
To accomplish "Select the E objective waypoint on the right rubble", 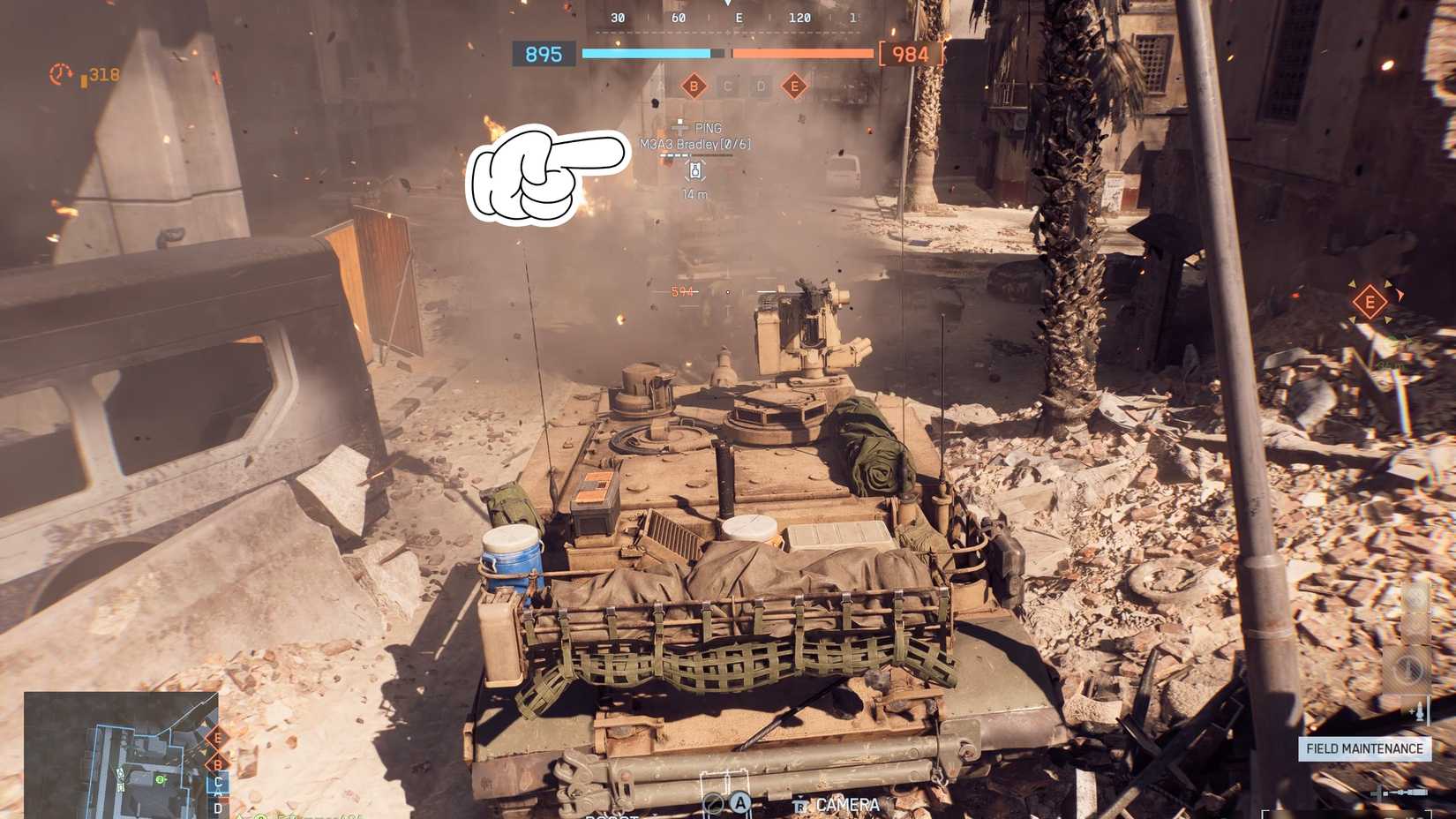I will click(x=1370, y=302).
